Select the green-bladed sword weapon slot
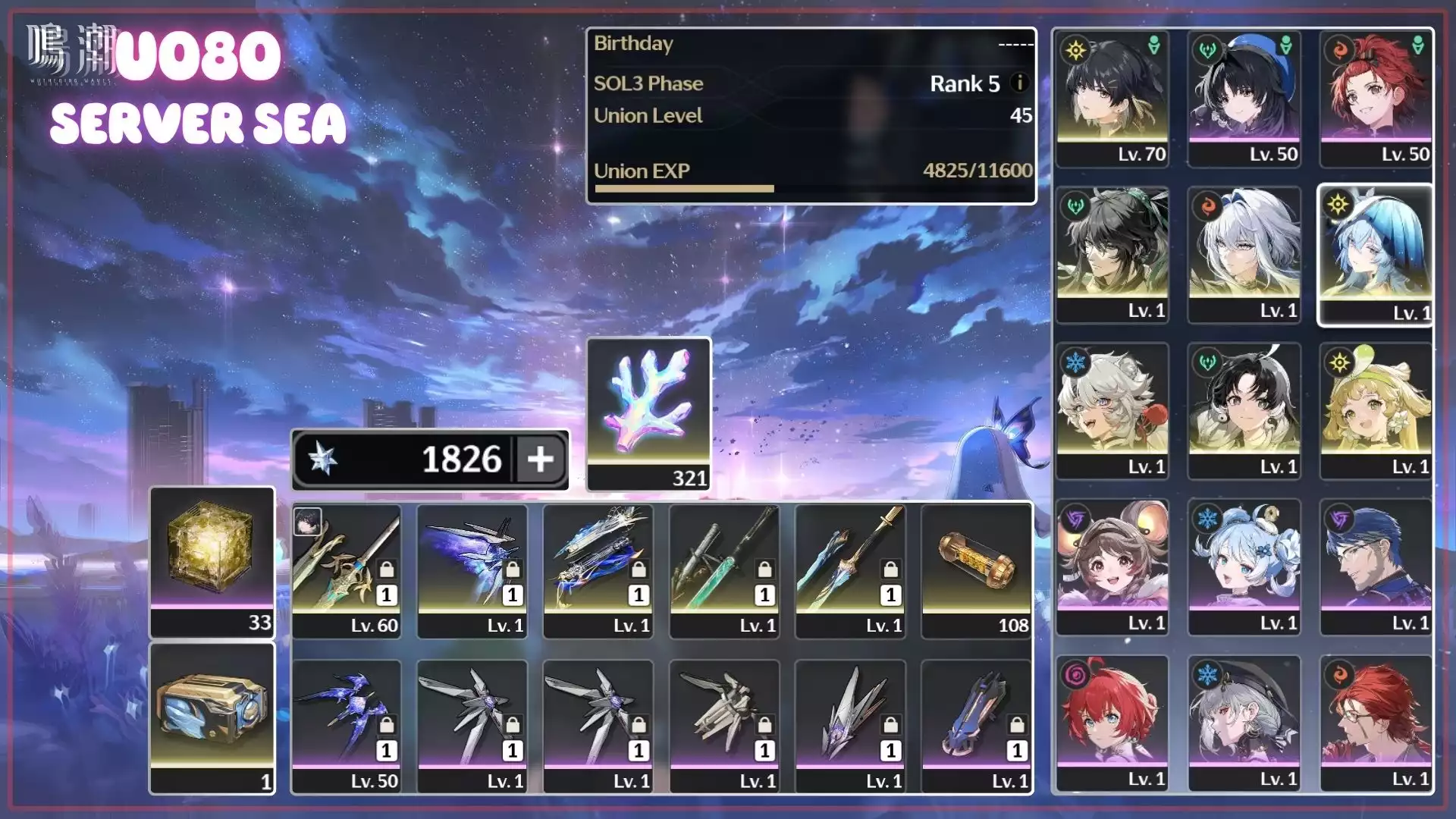The width and height of the screenshot is (1456, 819). 724,570
